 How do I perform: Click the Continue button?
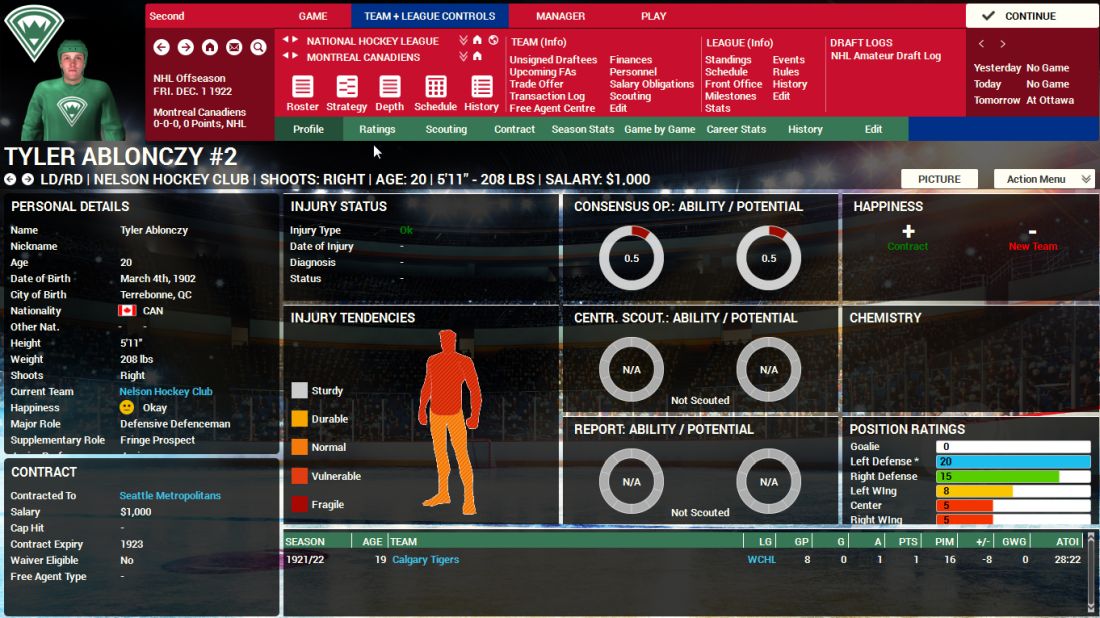pos(1031,16)
